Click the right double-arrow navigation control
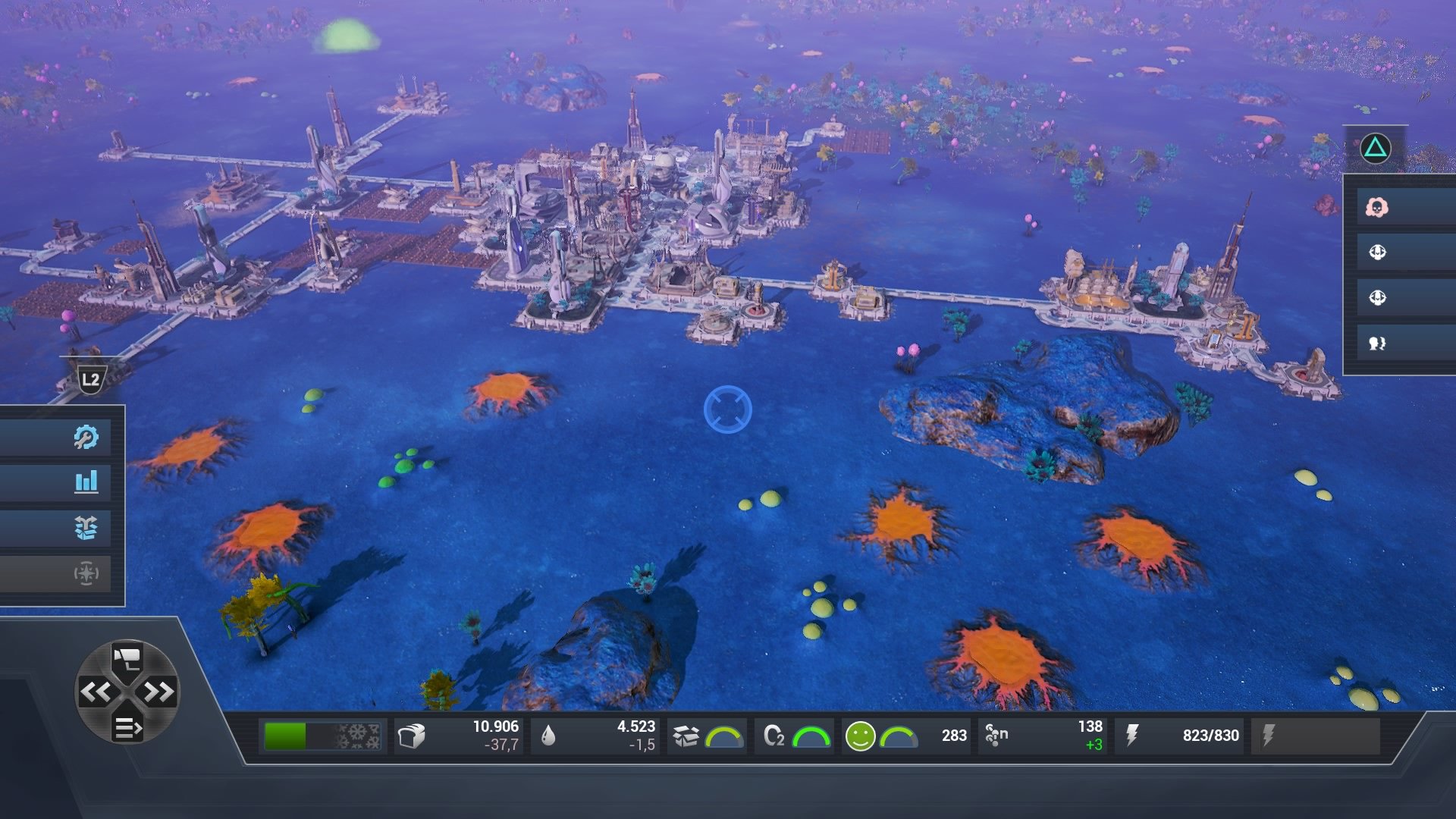Image resolution: width=1456 pixels, height=819 pixels. (158, 692)
